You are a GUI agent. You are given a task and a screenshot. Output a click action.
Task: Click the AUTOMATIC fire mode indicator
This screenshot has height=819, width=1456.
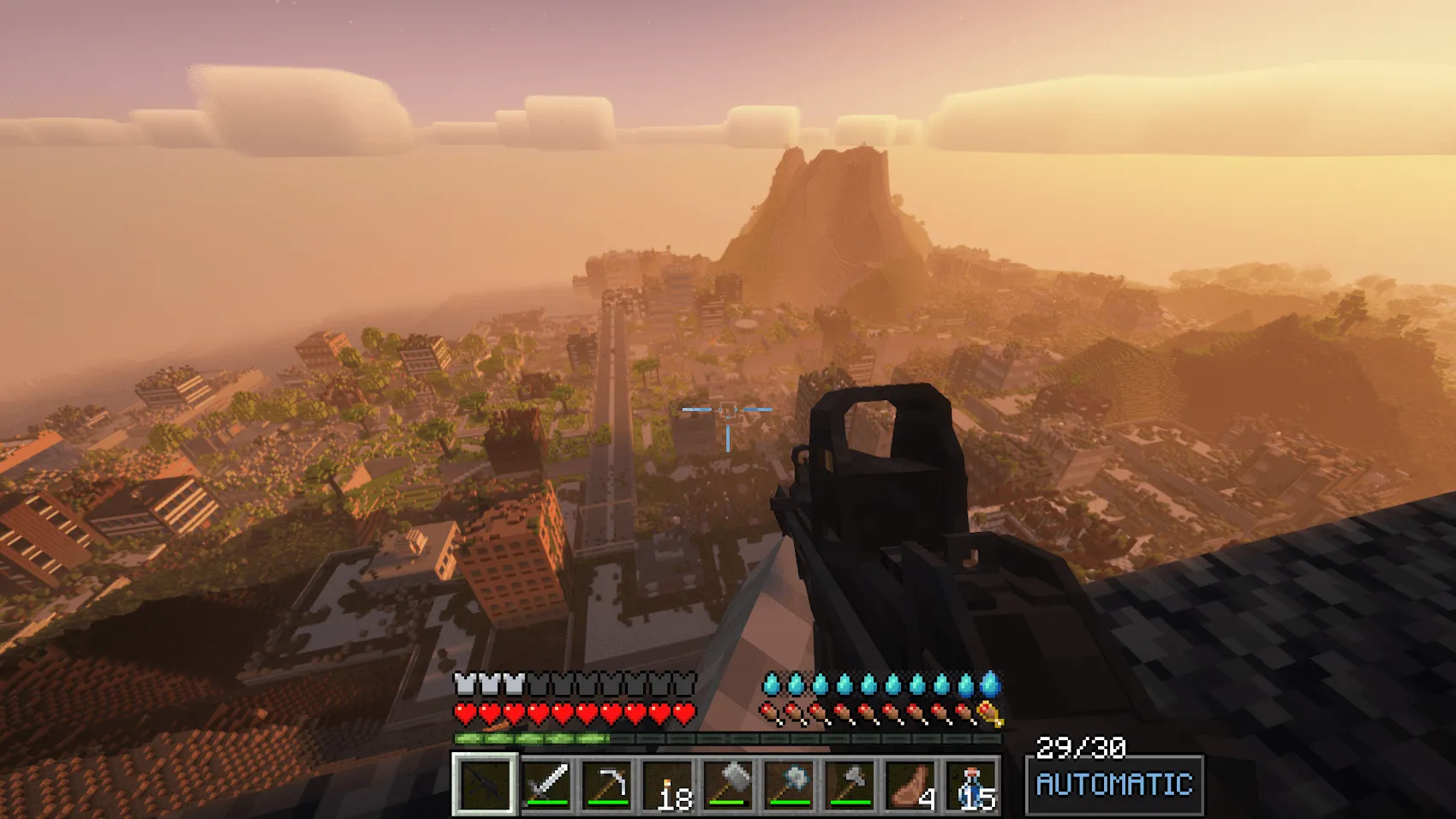pos(1113,782)
